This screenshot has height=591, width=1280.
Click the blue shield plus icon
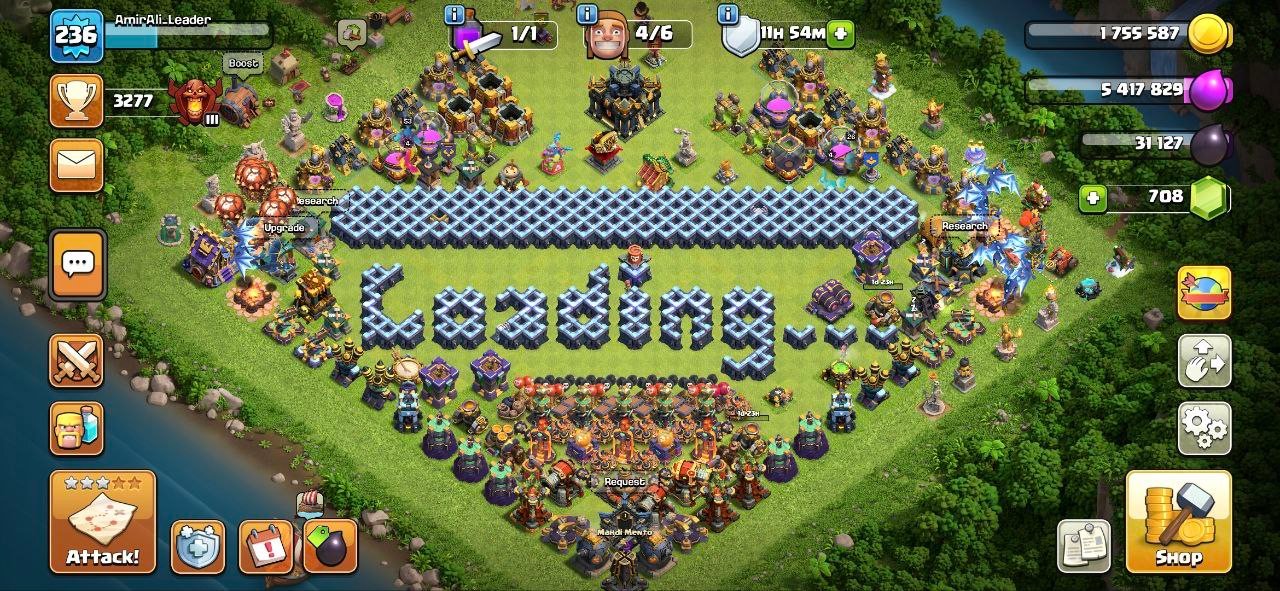point(197,547)
